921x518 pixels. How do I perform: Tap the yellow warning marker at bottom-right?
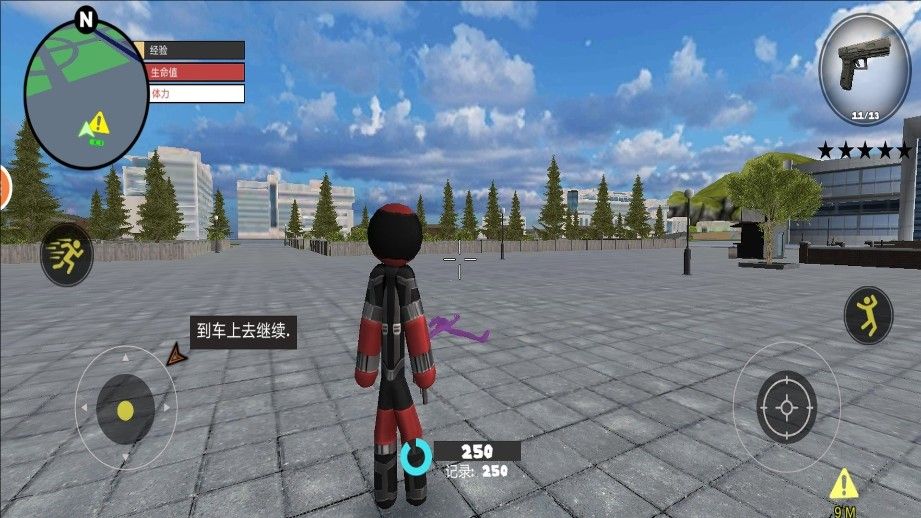(845, 484)
